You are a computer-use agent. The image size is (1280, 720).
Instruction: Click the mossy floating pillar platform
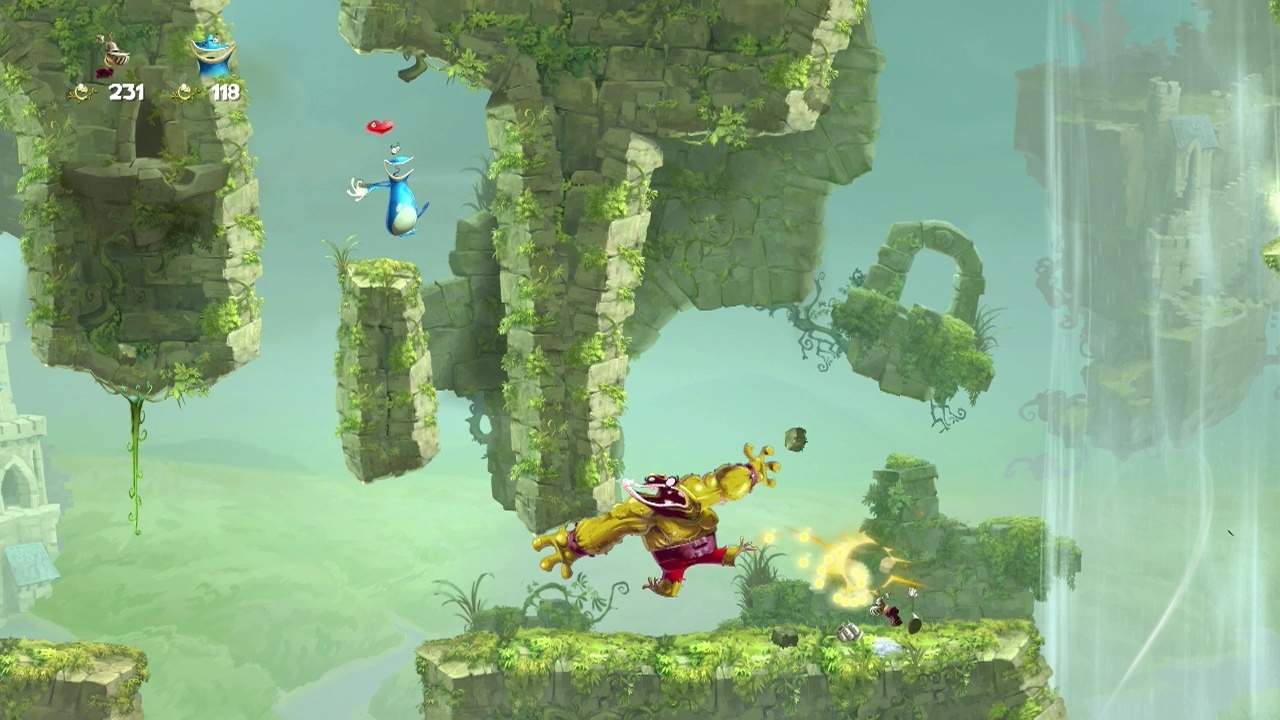coord(385,370)
